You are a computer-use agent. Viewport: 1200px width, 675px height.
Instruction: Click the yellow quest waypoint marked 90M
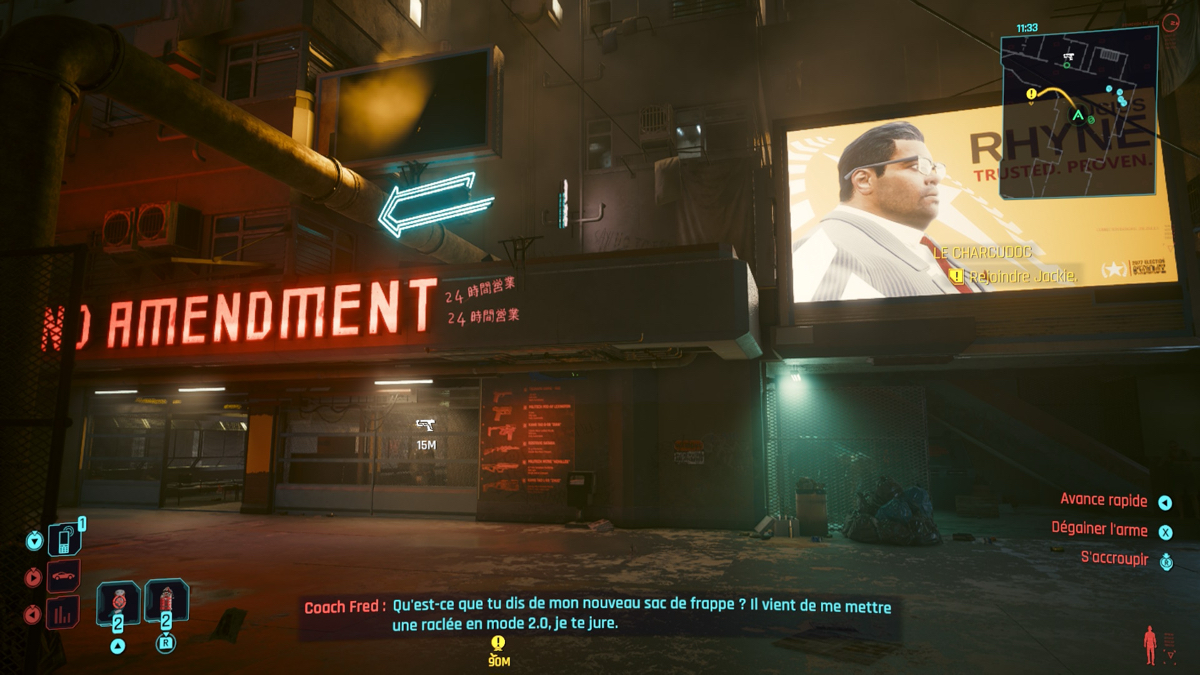tap(498, 643)
